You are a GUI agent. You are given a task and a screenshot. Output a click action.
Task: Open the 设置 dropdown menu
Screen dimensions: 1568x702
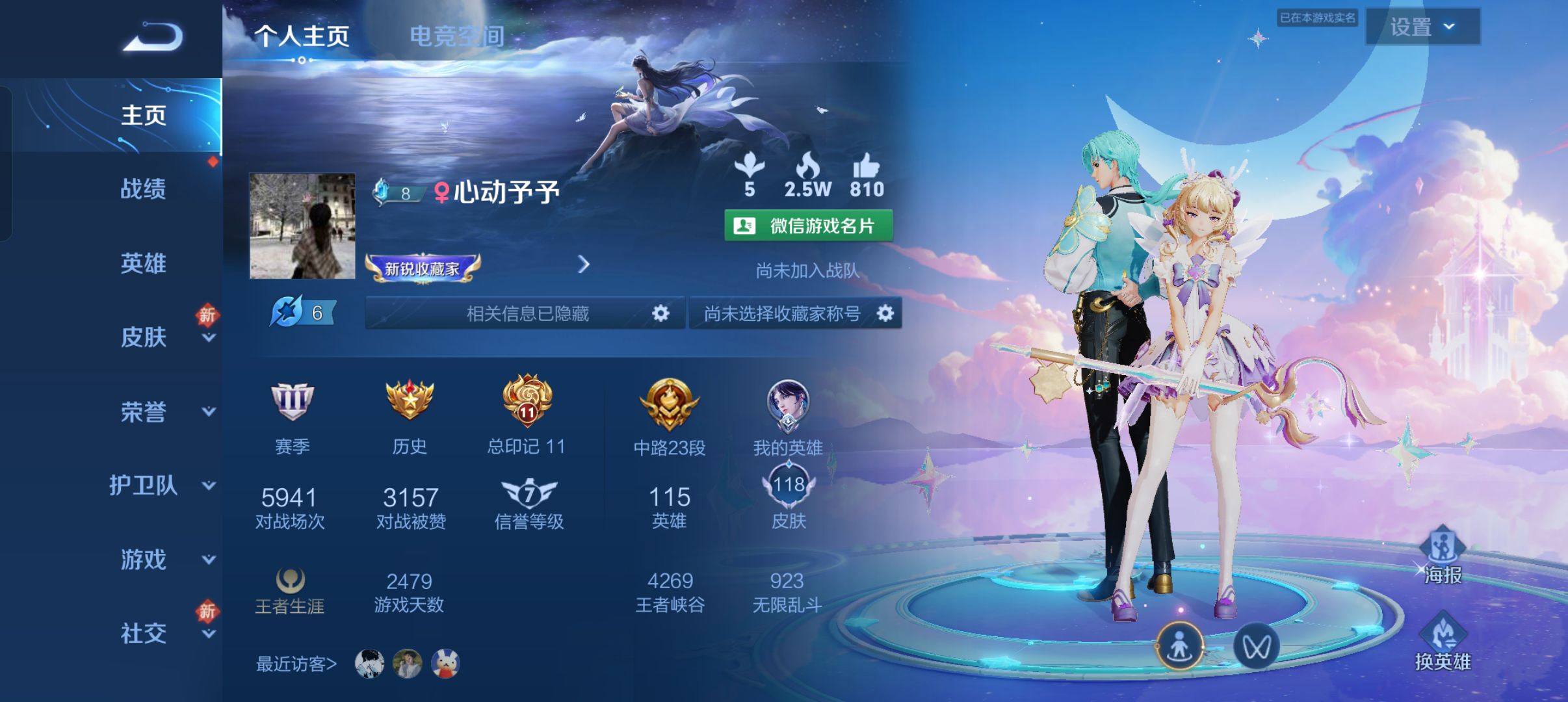pyautogui.click(x=1424, y=27)
